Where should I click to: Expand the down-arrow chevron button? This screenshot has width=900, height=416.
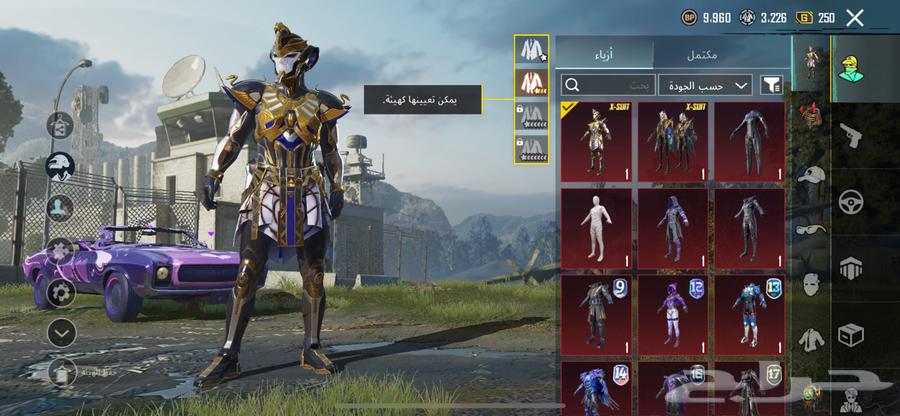click(61, 333)
